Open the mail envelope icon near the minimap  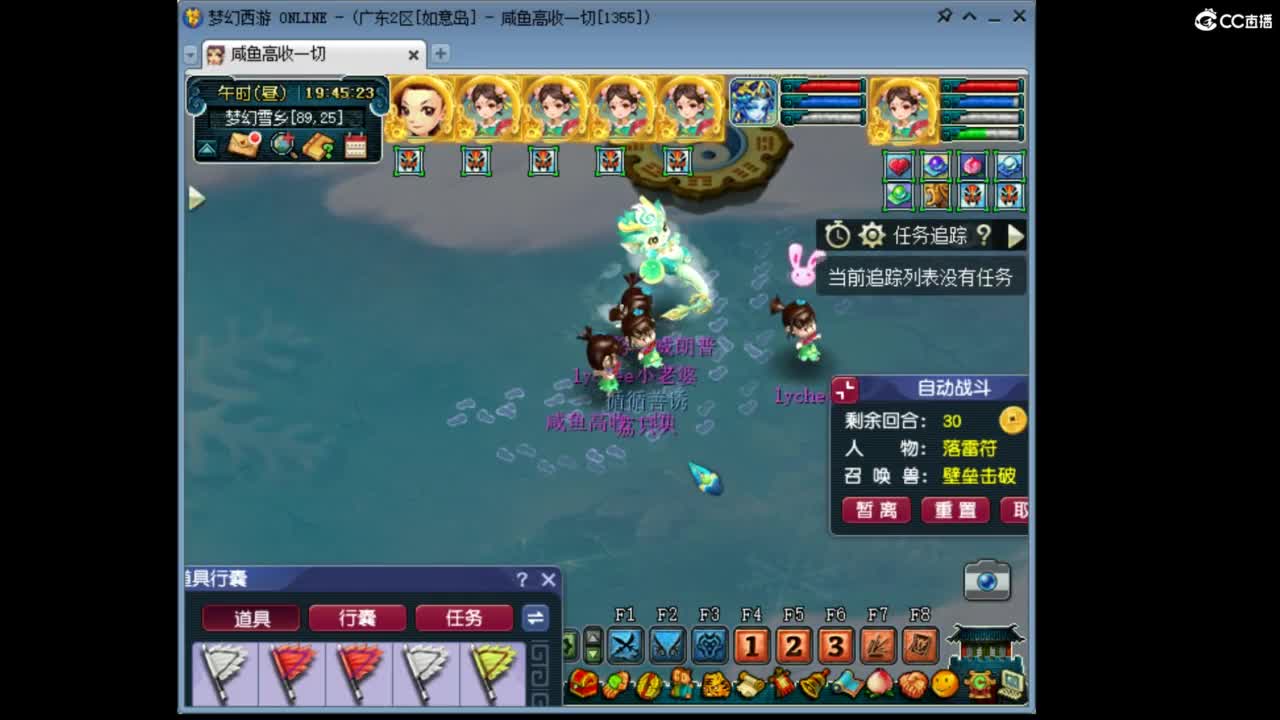point(241,145)
